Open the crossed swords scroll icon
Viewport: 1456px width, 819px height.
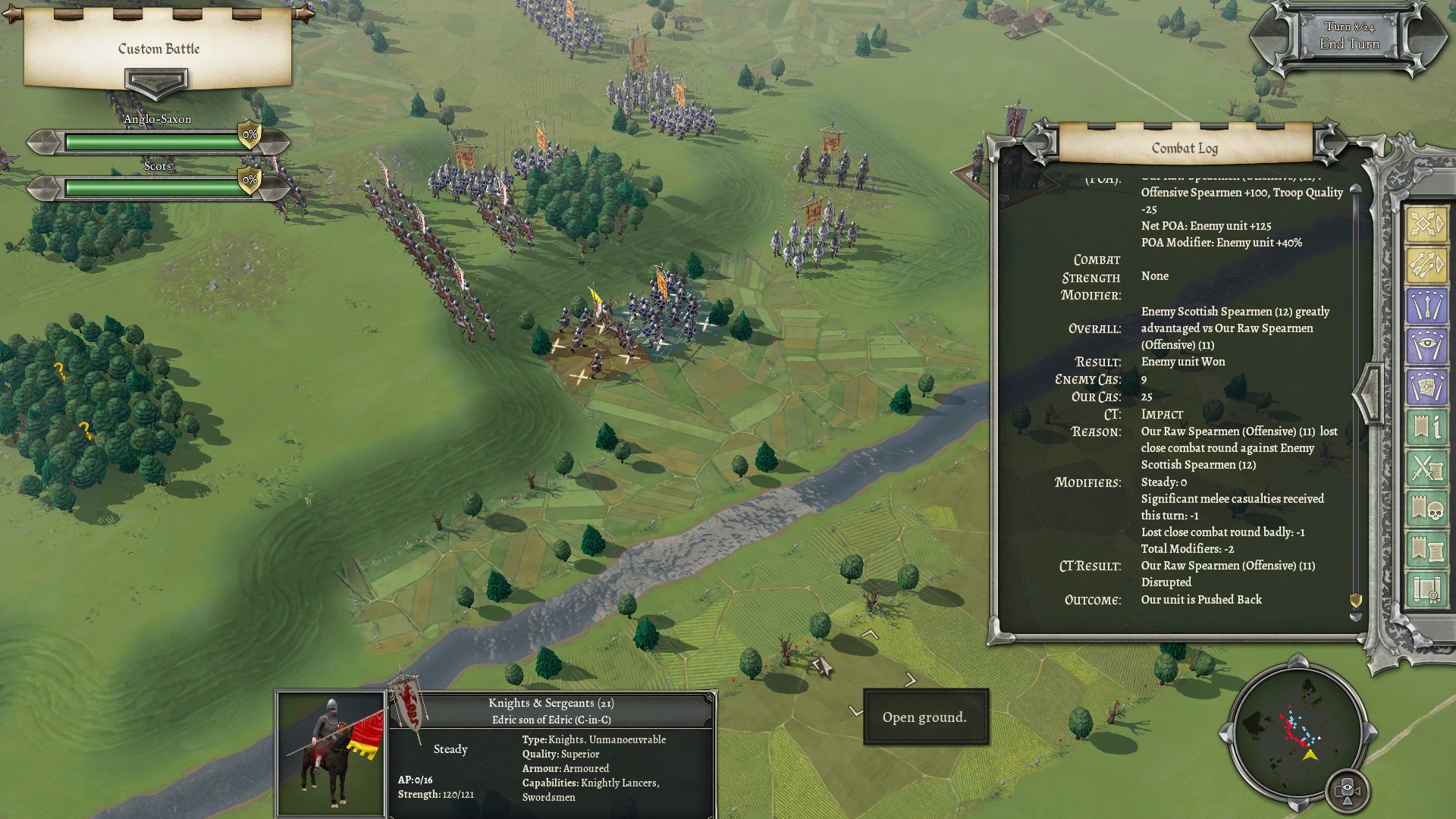[1426, 469]
